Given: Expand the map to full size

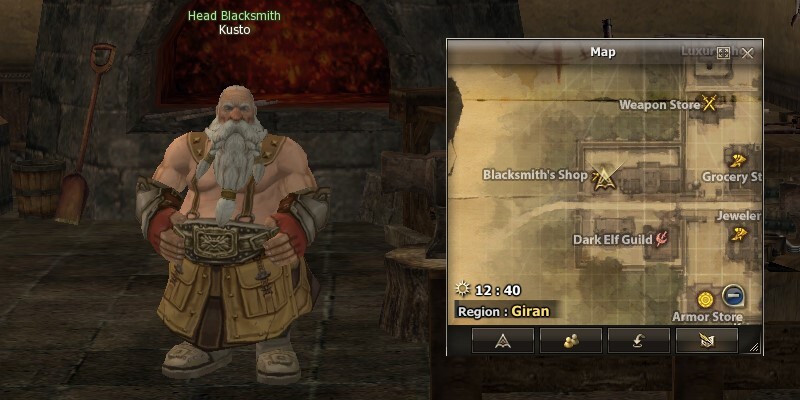Looking at the screenshot, I should (724, 52).
